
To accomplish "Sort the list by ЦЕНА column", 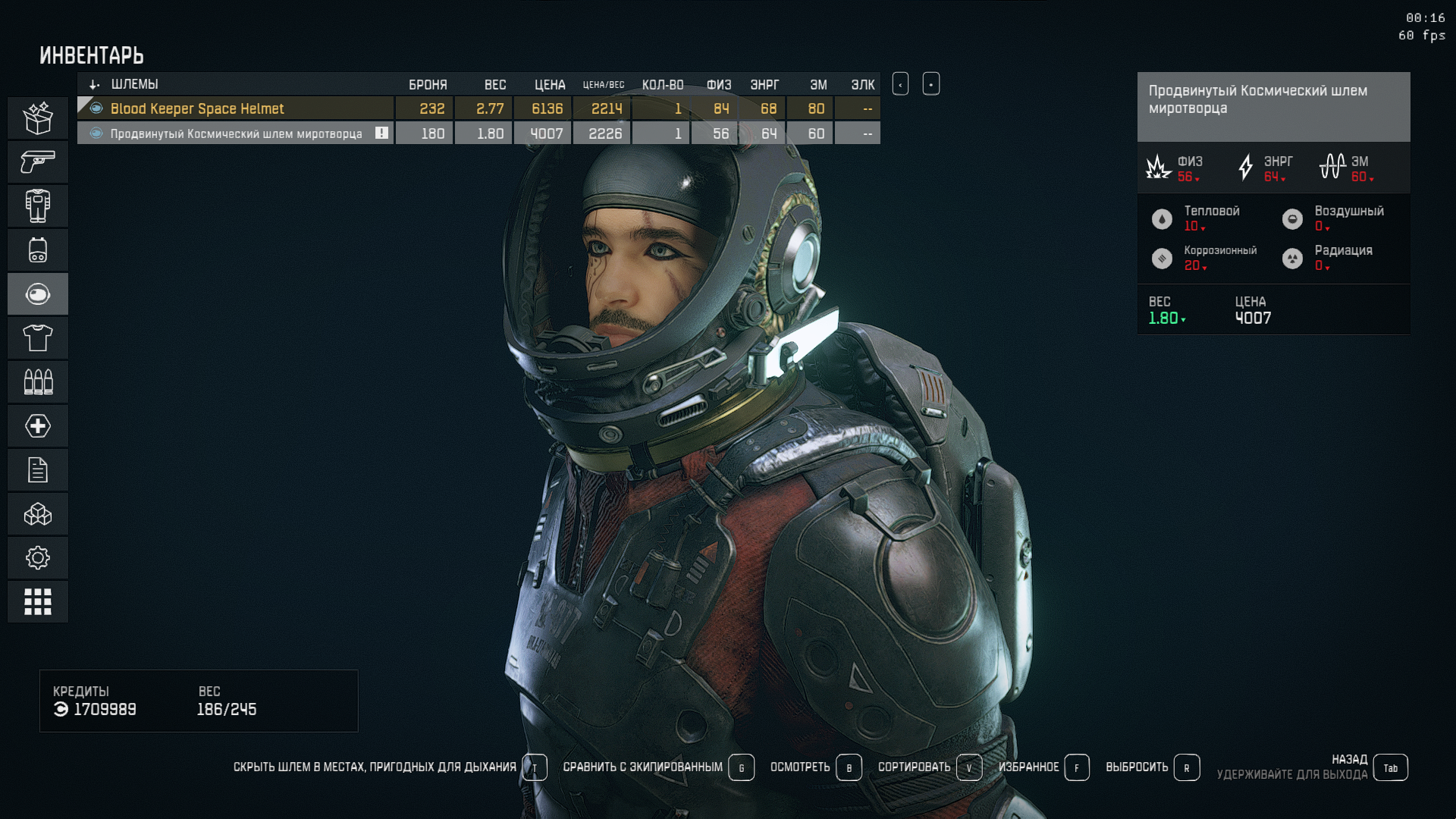I will [549, 84].
